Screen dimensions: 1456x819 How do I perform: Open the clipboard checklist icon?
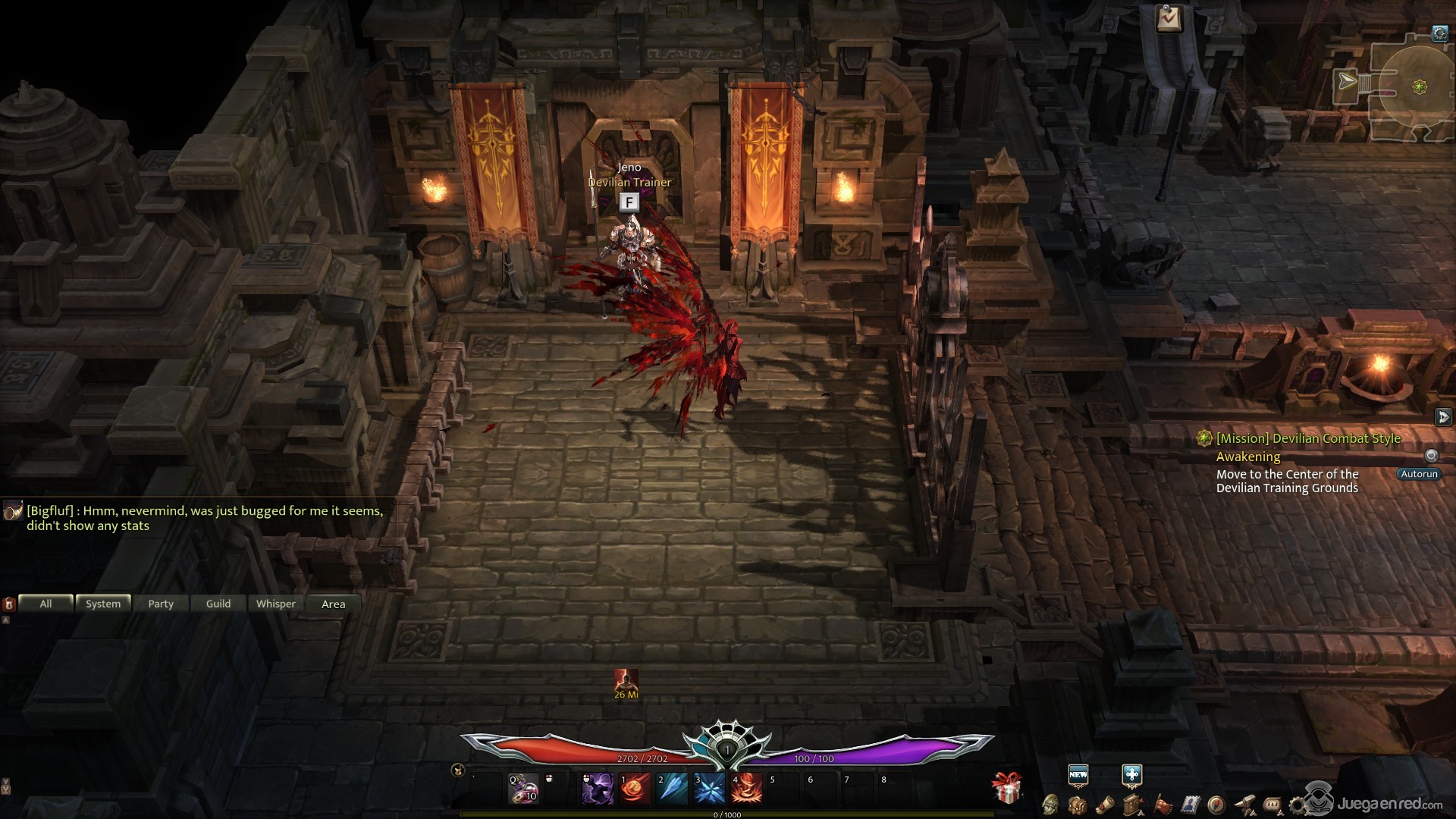[x=1169, y=18]
